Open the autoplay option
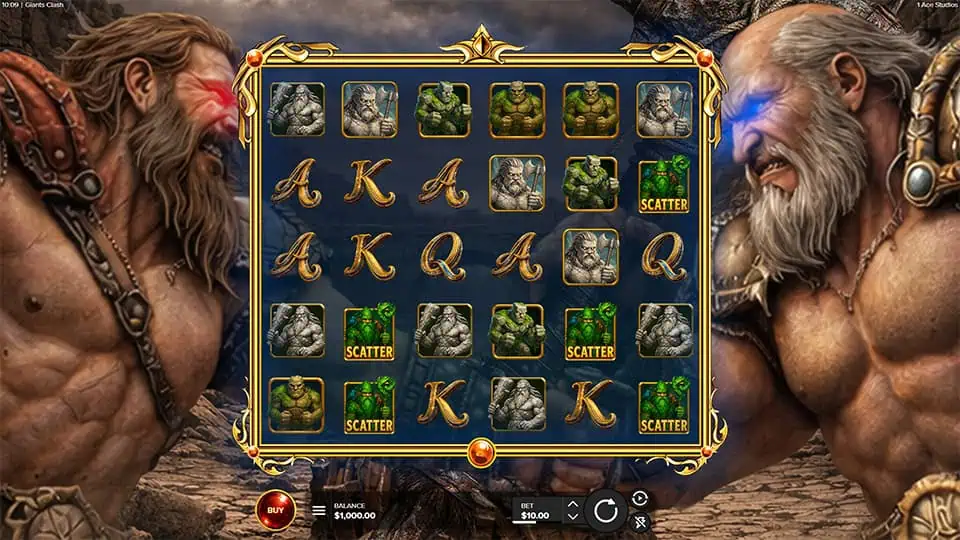The height and width of the screenshot is (540, 960). click(640, 498)
